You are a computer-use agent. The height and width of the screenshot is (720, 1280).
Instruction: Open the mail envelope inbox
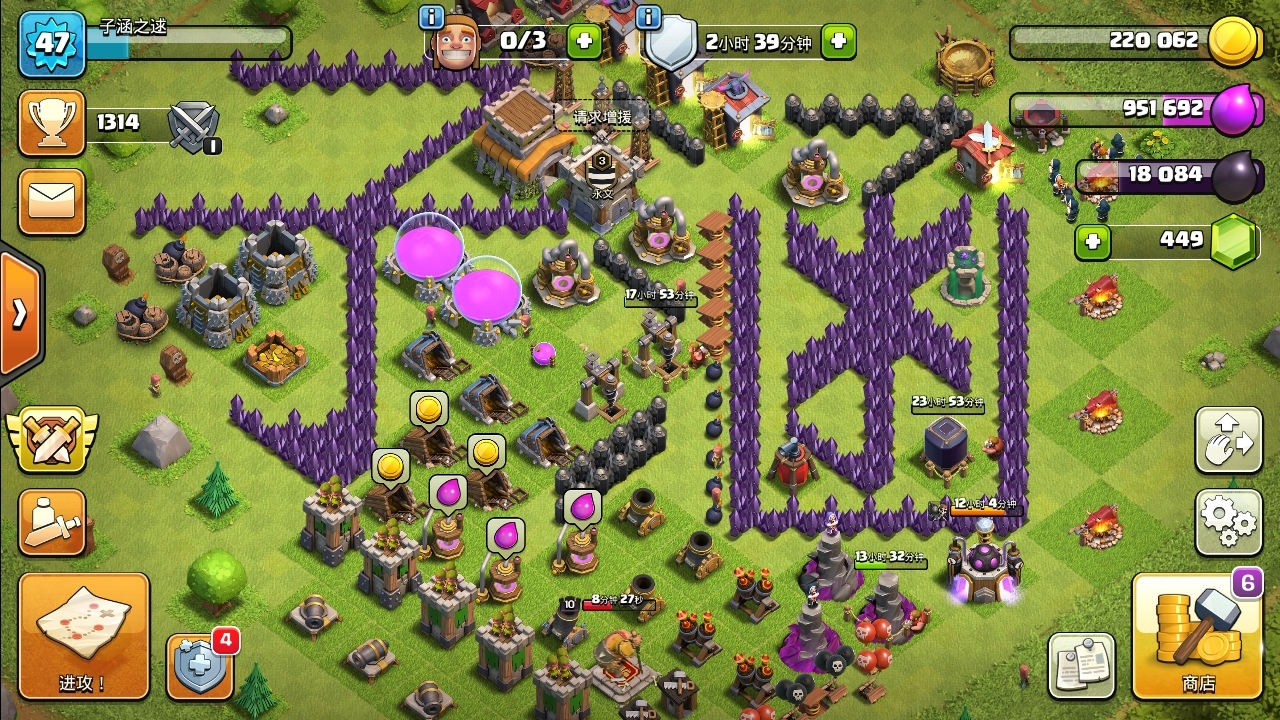tap(51, 201)
